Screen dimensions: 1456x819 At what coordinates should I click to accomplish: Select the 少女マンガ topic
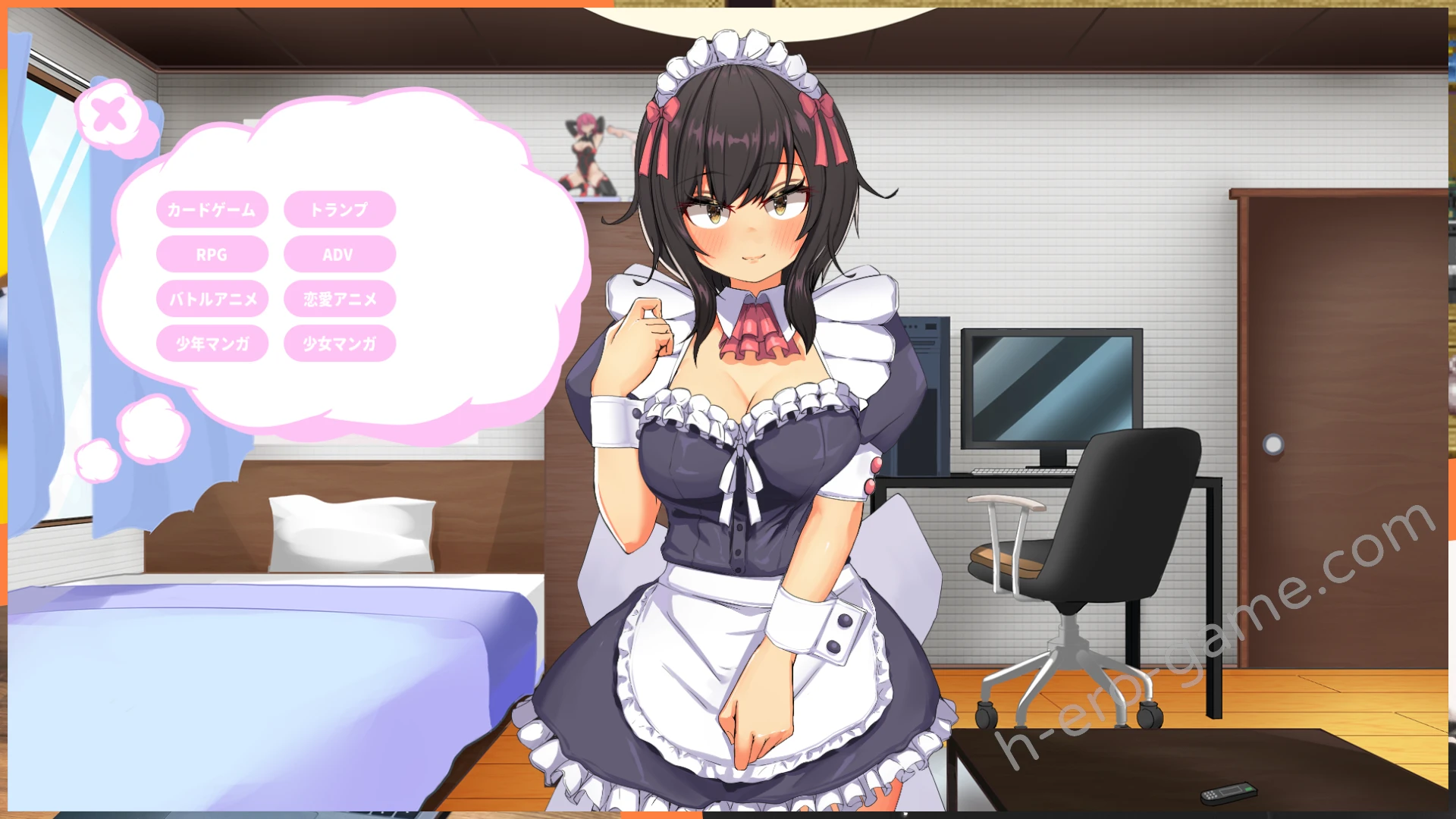339,344
